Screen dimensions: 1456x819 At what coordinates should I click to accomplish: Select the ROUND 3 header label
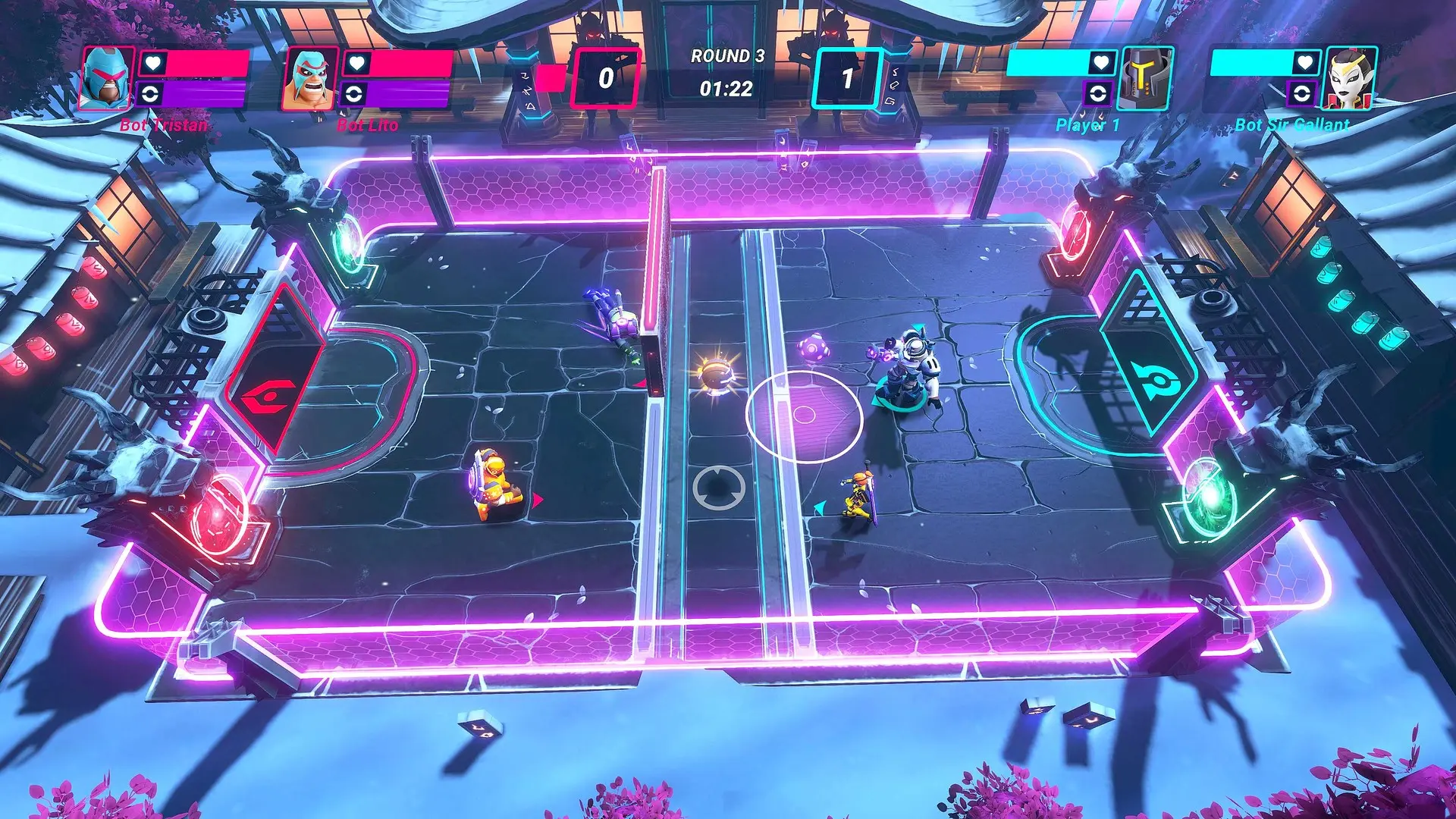[726, 55]
